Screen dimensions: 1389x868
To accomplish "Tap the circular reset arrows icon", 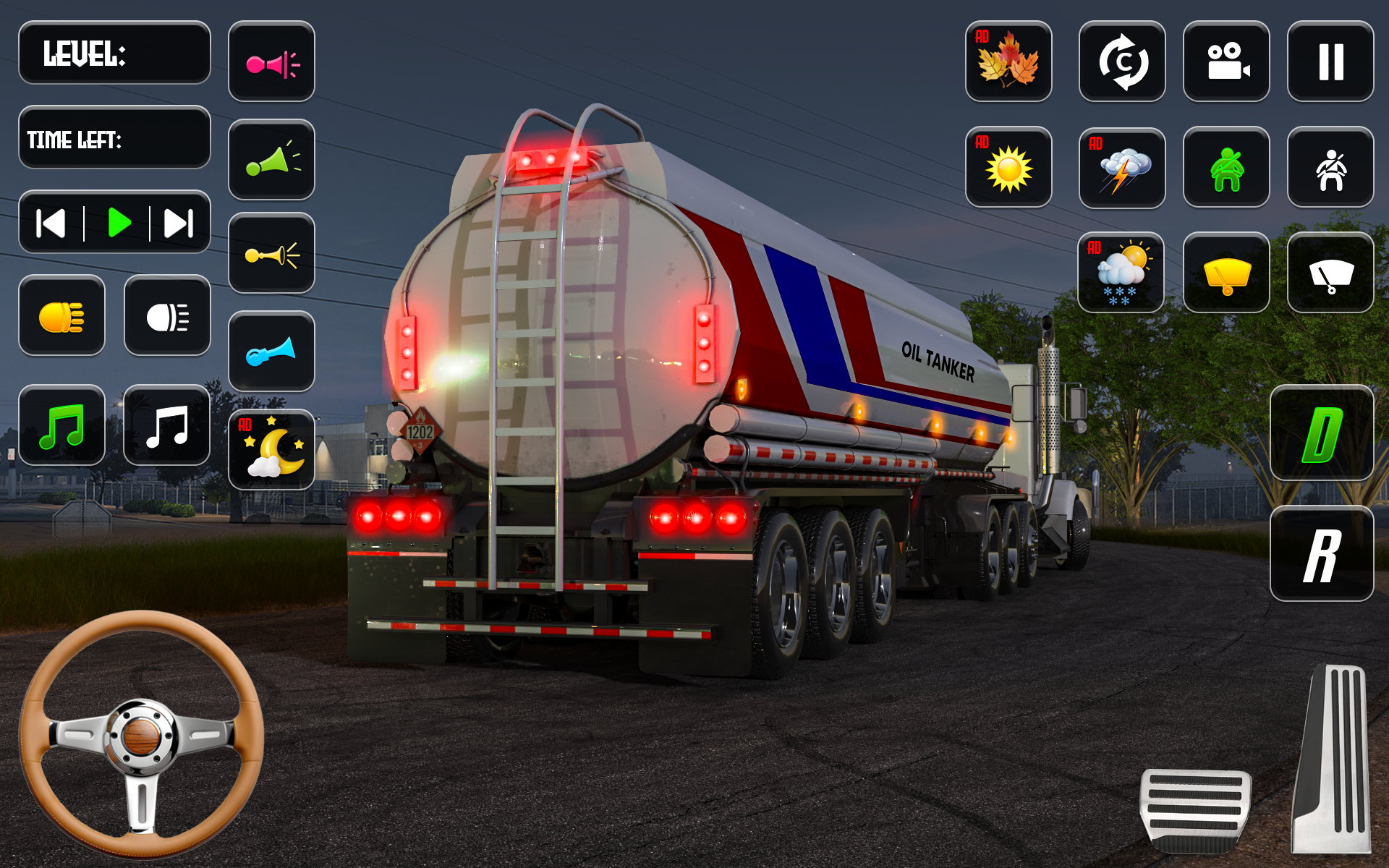I will coord(1121,61).
